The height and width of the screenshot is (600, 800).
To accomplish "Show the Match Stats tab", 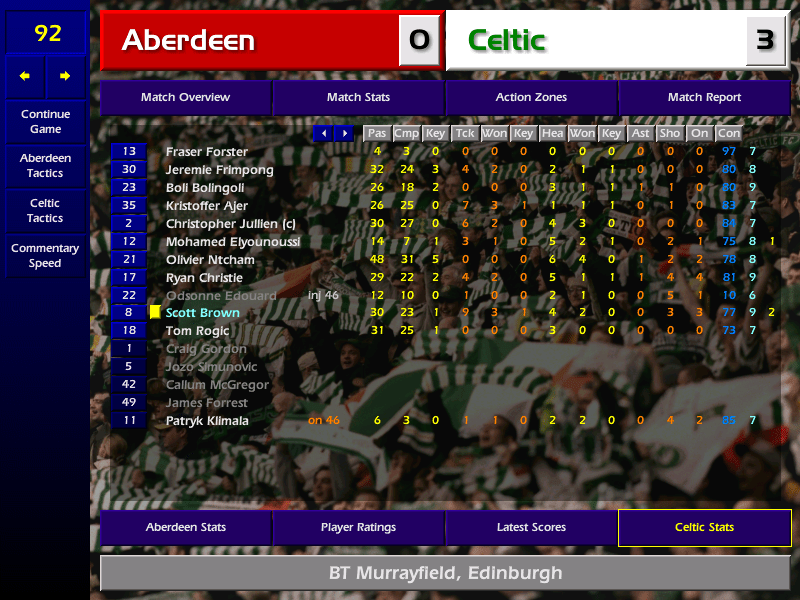I will point(358,97).
